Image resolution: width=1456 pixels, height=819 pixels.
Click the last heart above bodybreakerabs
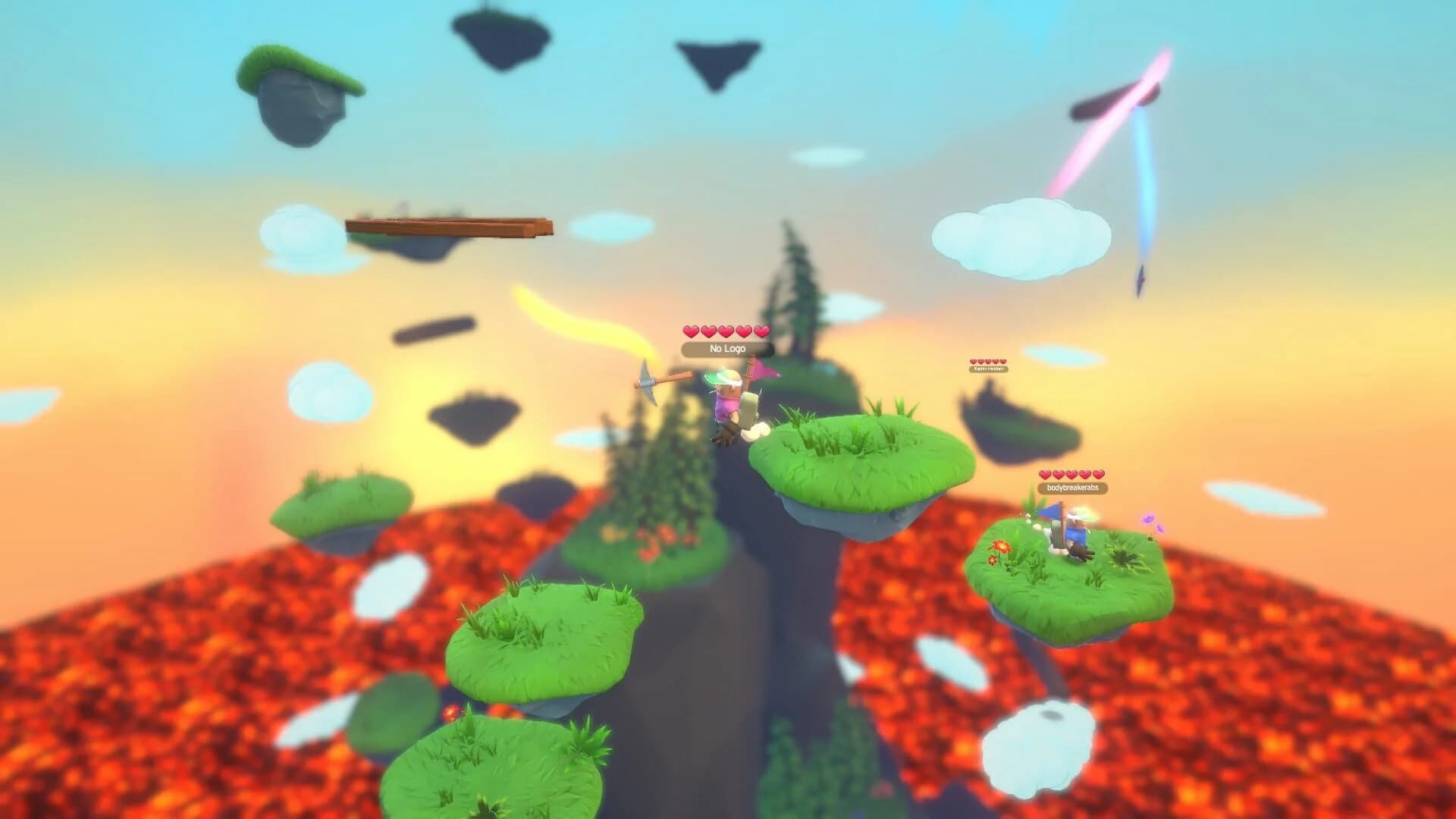(x=1098, y=475)
